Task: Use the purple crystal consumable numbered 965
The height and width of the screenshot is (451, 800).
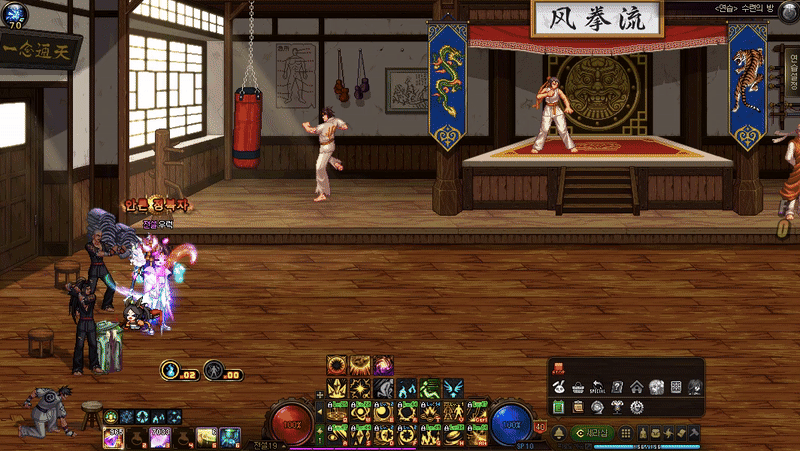Action: point(112,436)
